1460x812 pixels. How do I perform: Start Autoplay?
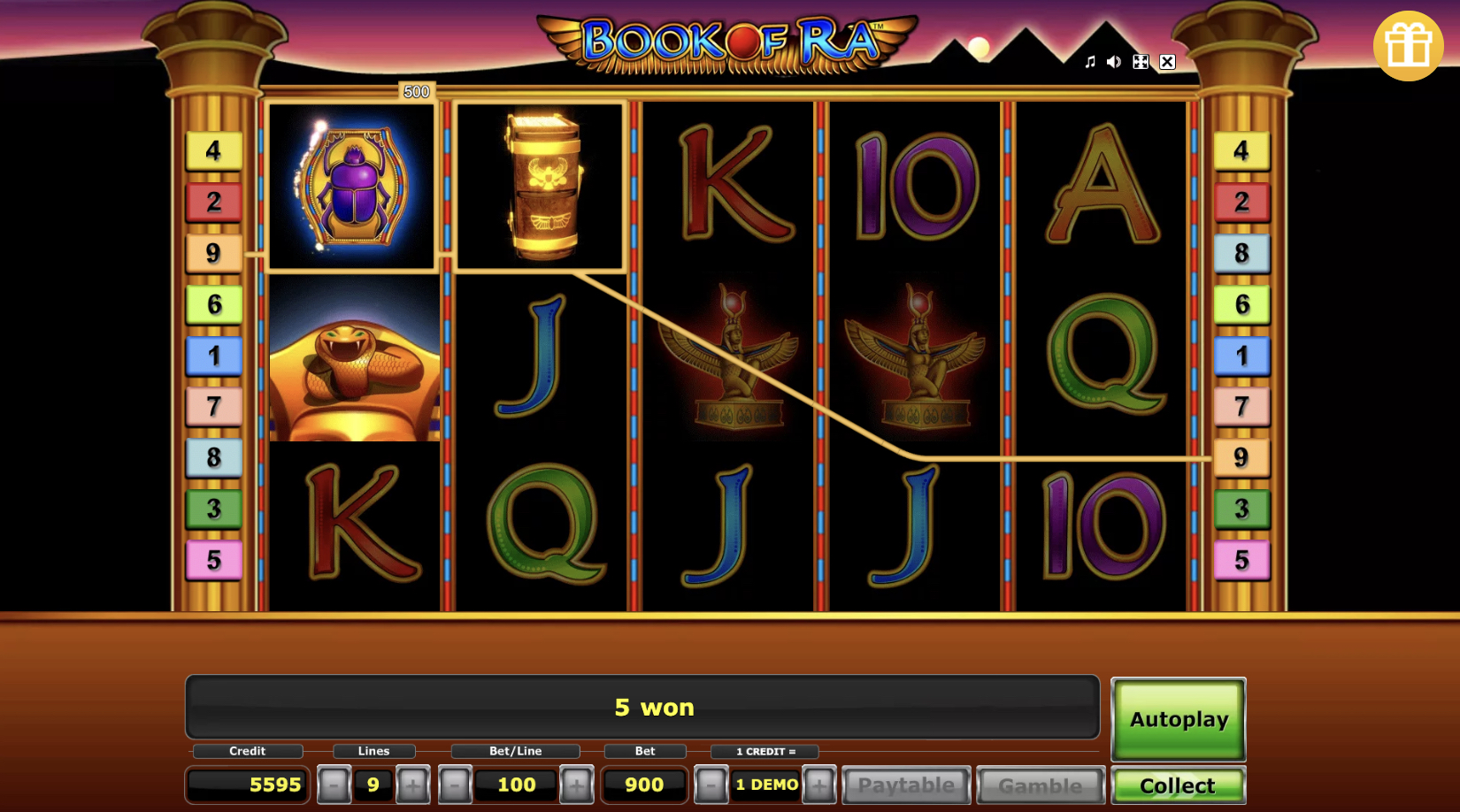point(1178,719)
